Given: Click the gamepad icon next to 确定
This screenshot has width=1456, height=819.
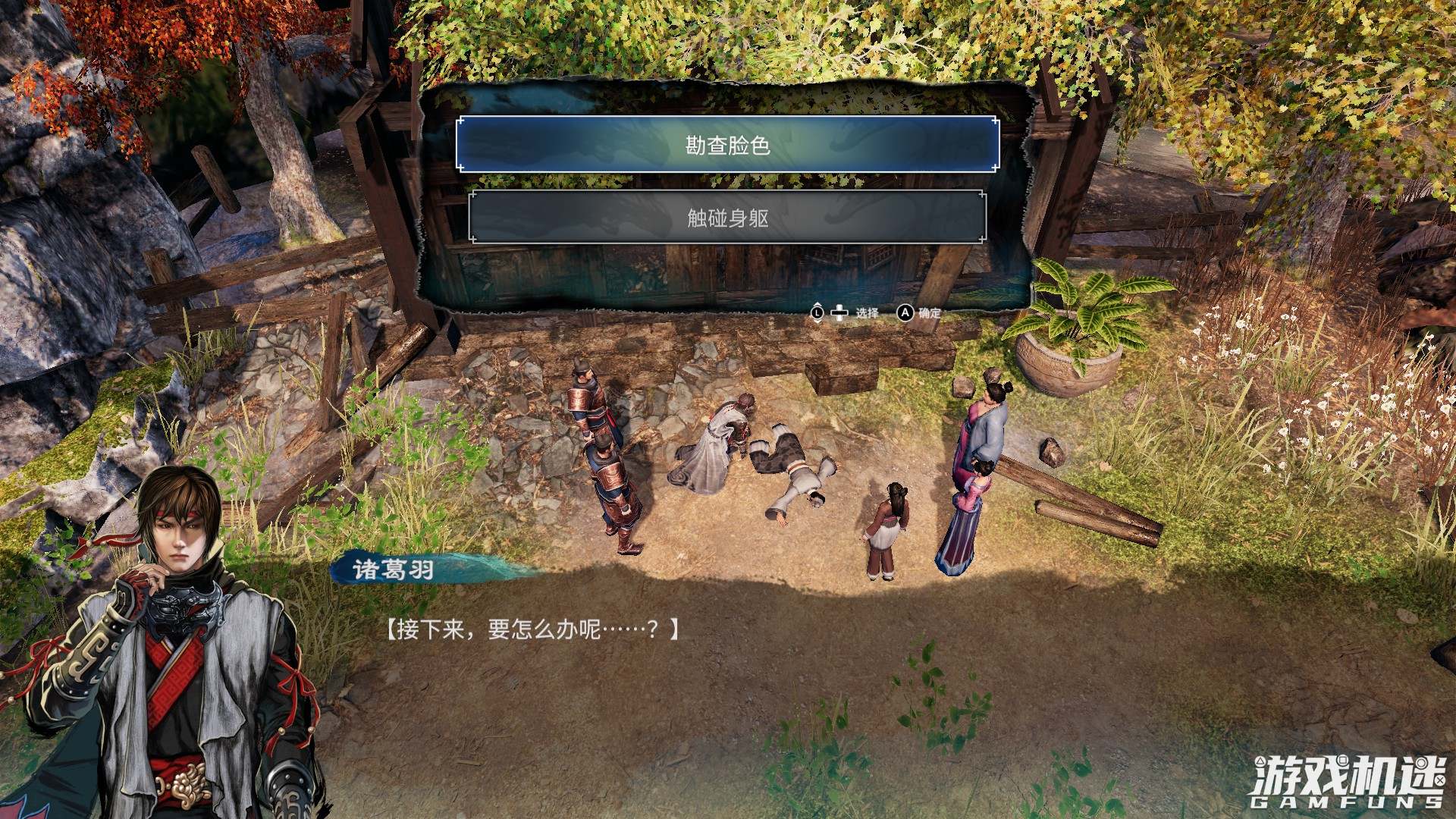Looking at the screenshot, I should (905, 312).
